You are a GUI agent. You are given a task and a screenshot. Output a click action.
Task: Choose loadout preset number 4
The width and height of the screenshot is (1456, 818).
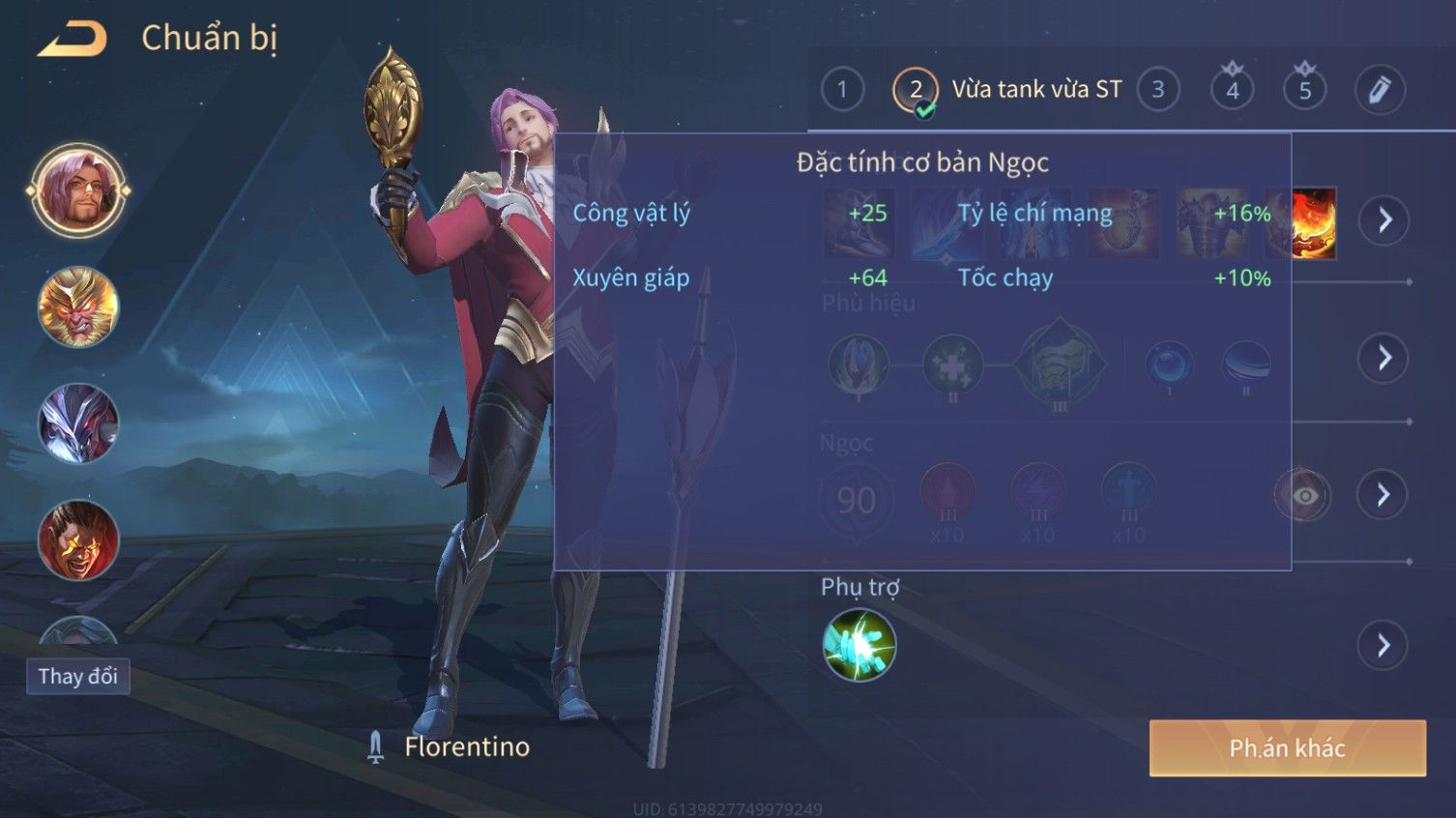(x=1232, y=90)
